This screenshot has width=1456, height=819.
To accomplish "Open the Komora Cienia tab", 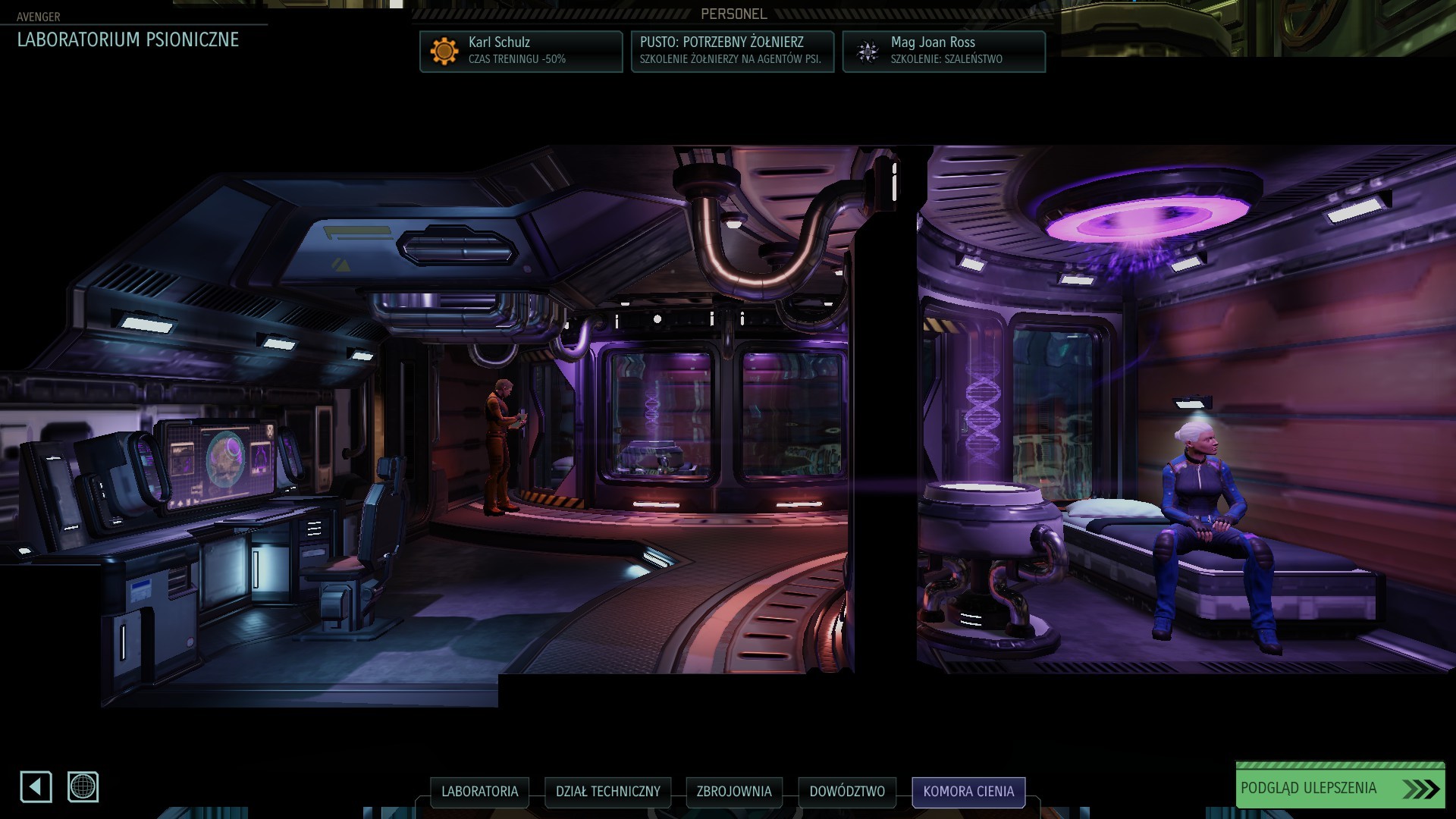I will (x=968, y=792).
